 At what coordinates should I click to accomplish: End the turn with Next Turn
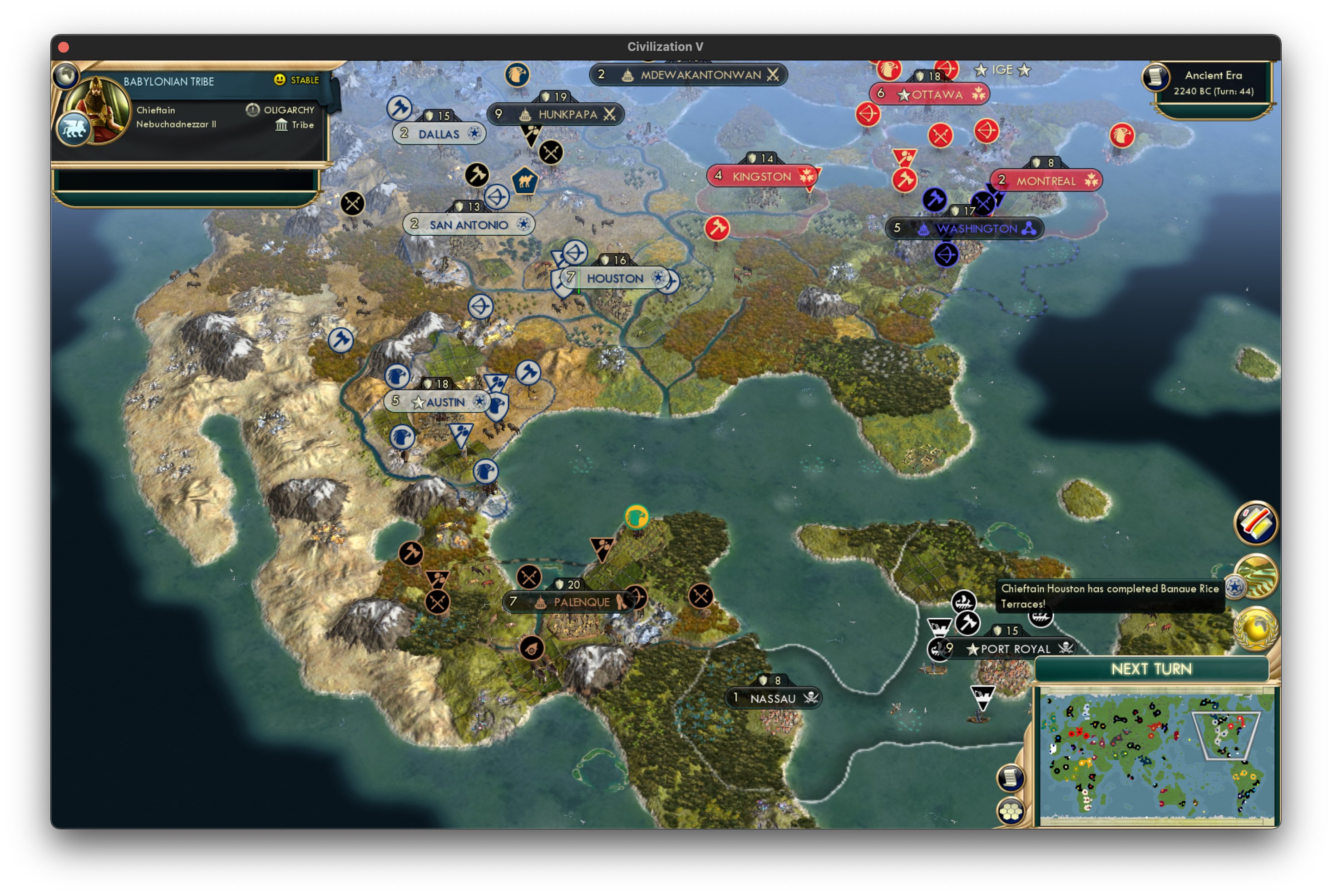pyautogui.click(x=1151, y=669)
